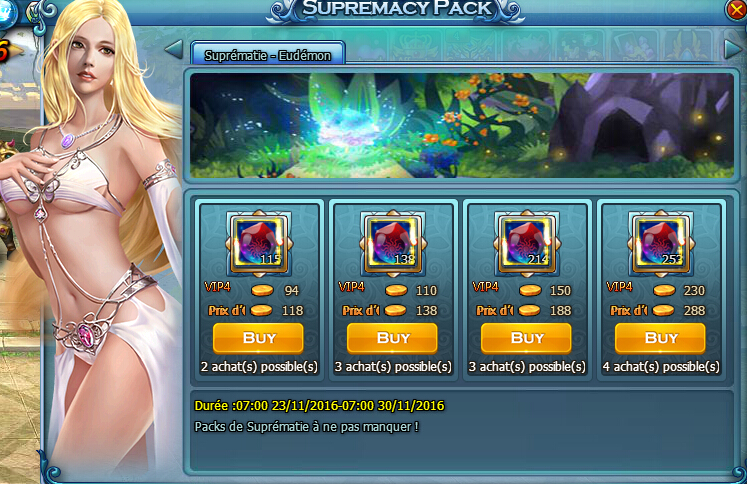Screen dimensions: 747x484
Task: Show previous tabs with the left arrow
Action: pos(173,49)
